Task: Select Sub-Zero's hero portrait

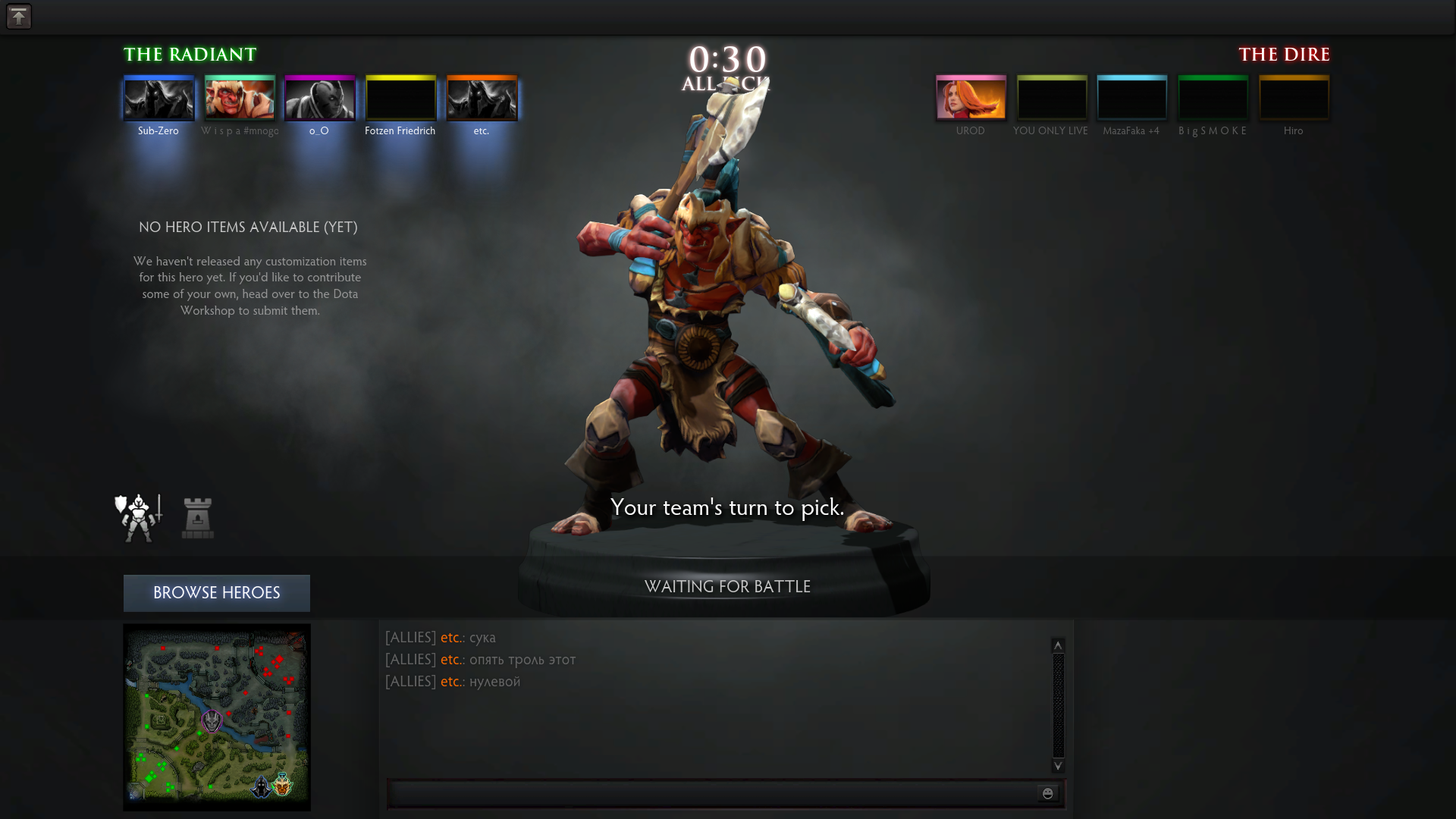Action: (159, 98)
